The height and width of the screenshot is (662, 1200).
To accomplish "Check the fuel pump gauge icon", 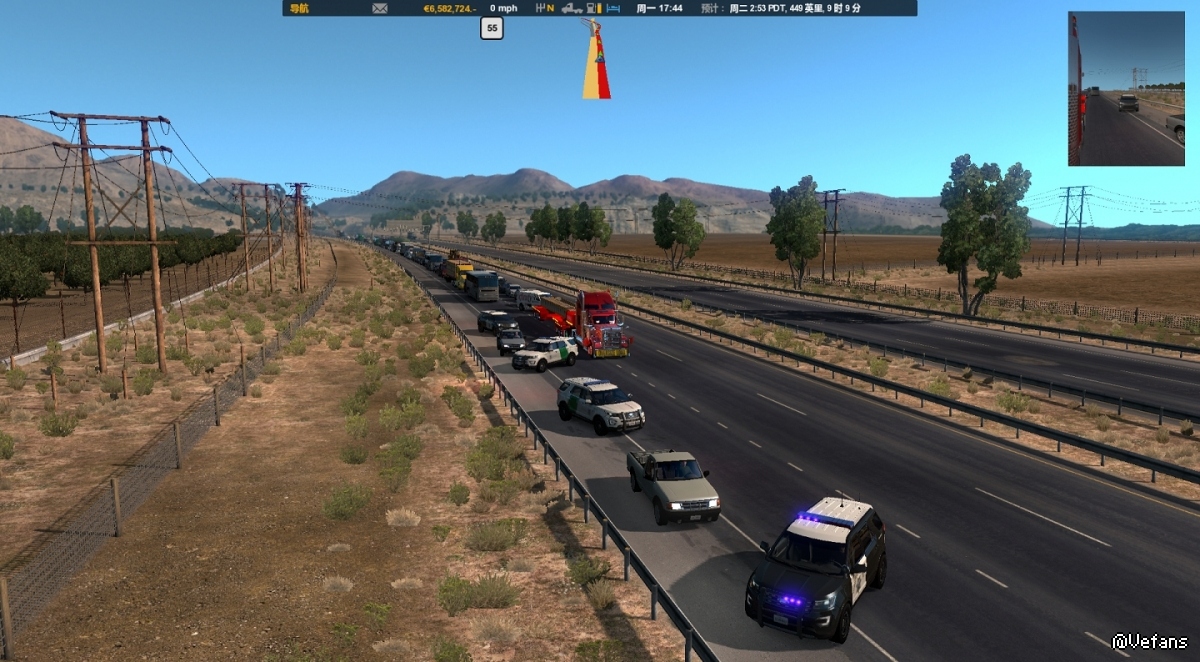I will (x=594, y=8).
